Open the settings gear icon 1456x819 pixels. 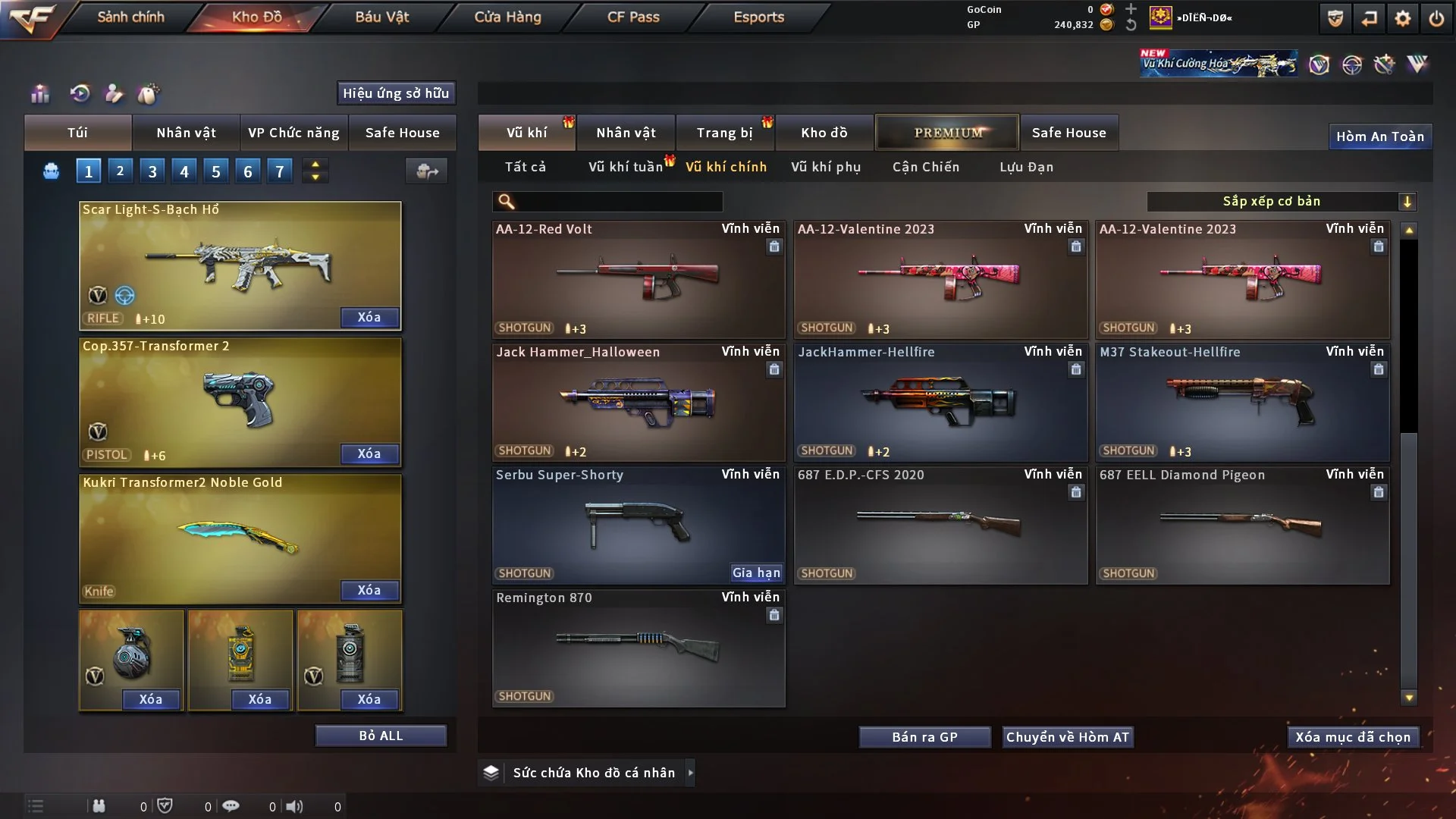tap(1403, 18)
